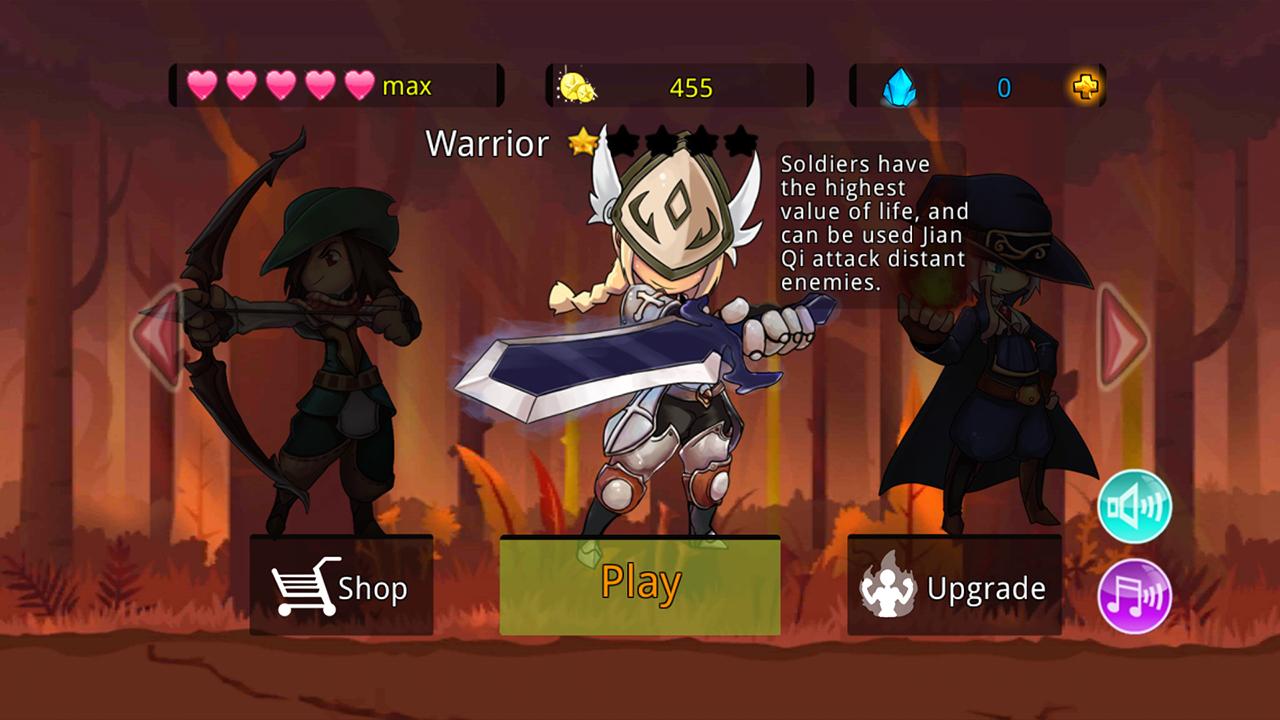1280x720 pixels.
Task: Select the Warrior character title
Action: [x=488, y=144]
